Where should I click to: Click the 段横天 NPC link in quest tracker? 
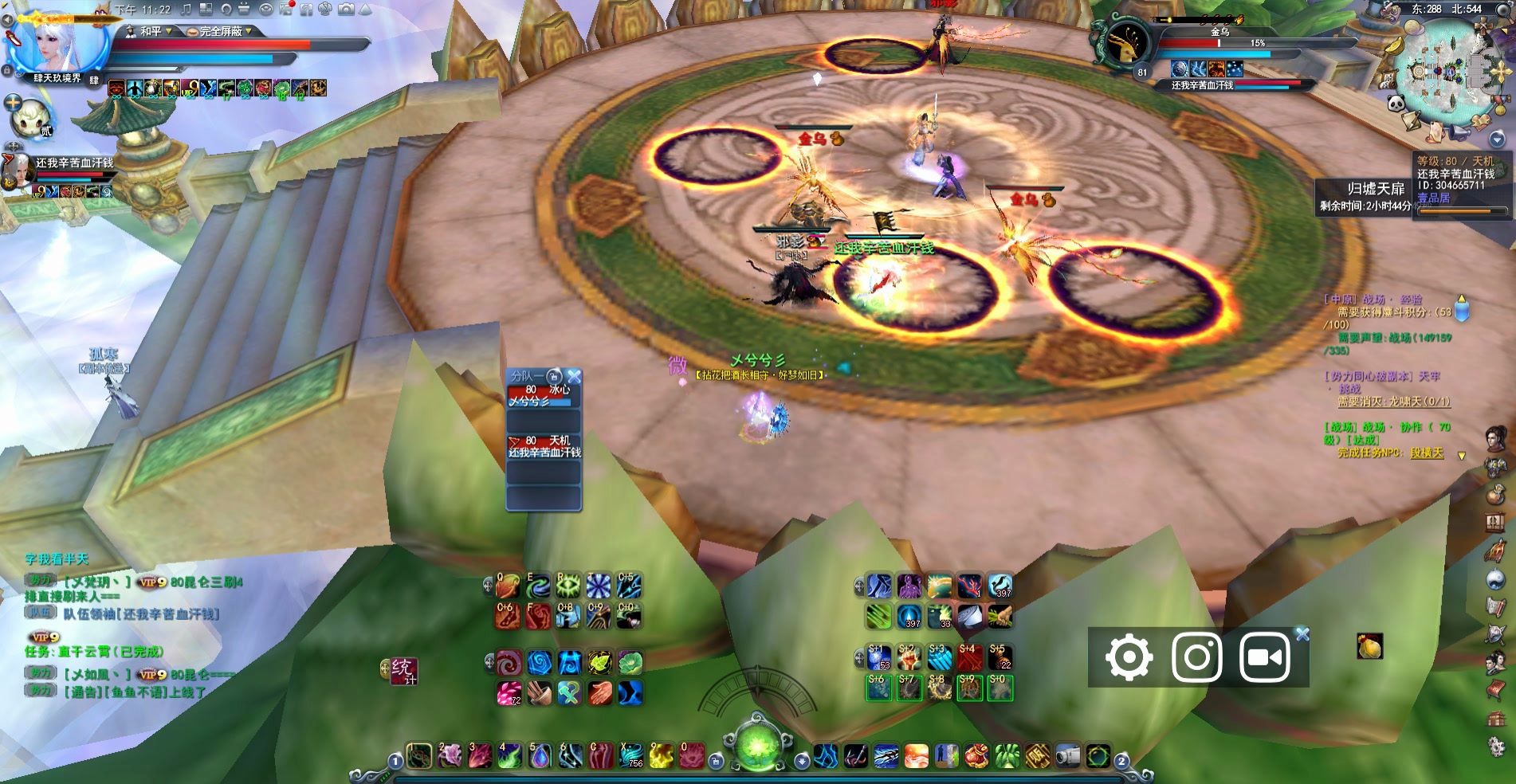pos(1426,453)
